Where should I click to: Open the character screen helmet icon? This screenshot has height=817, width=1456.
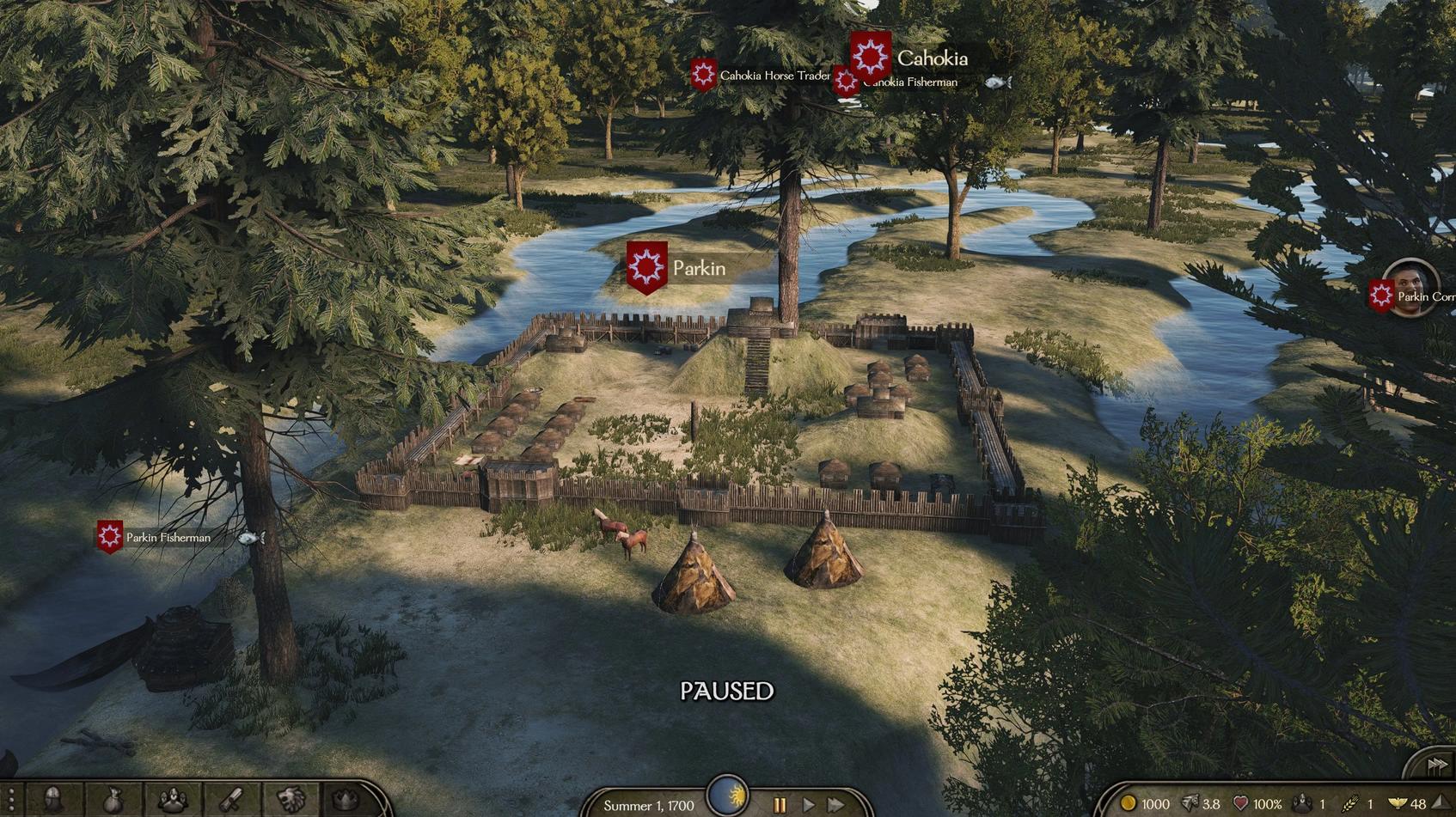(53, 801)
